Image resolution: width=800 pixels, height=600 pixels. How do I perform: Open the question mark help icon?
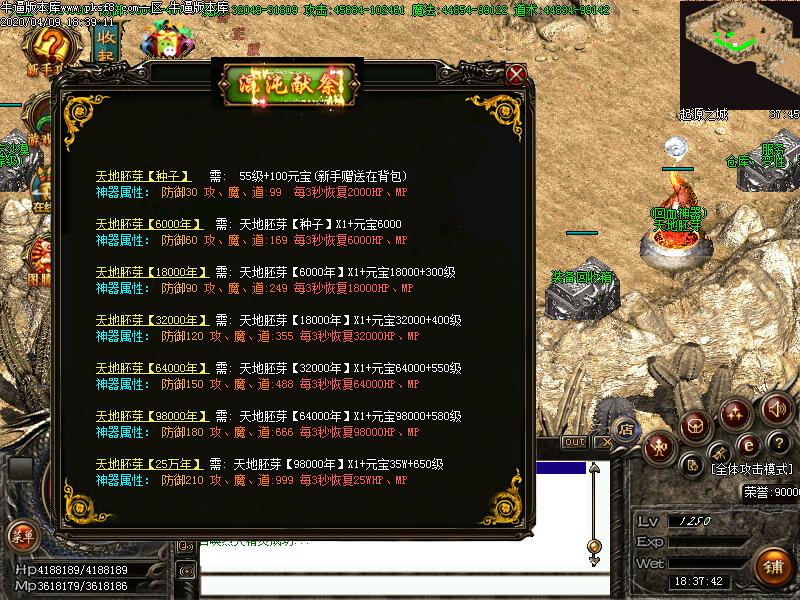point(778,443)
